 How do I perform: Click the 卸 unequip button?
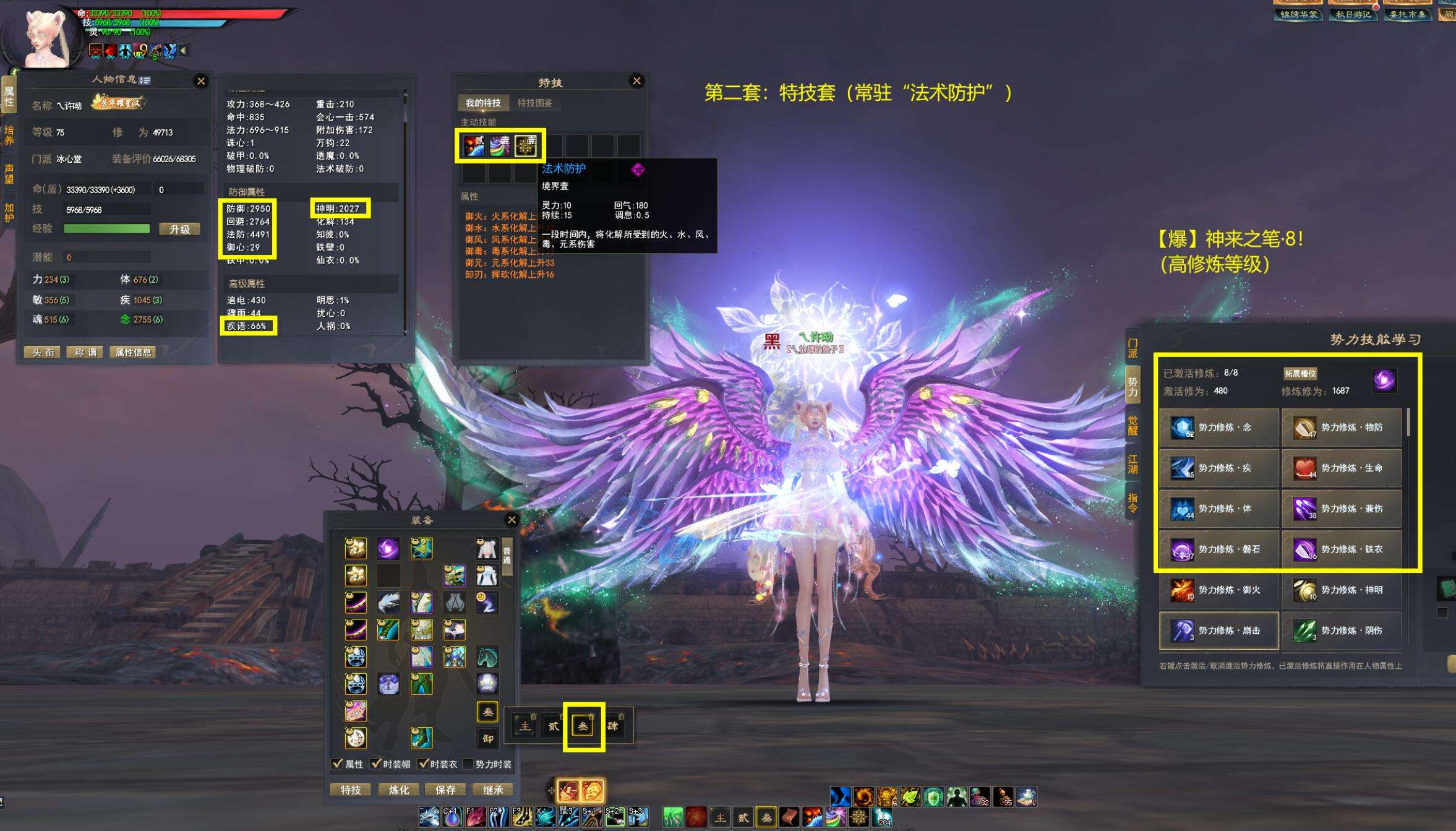pyautogui.click(x=487, y=738)
